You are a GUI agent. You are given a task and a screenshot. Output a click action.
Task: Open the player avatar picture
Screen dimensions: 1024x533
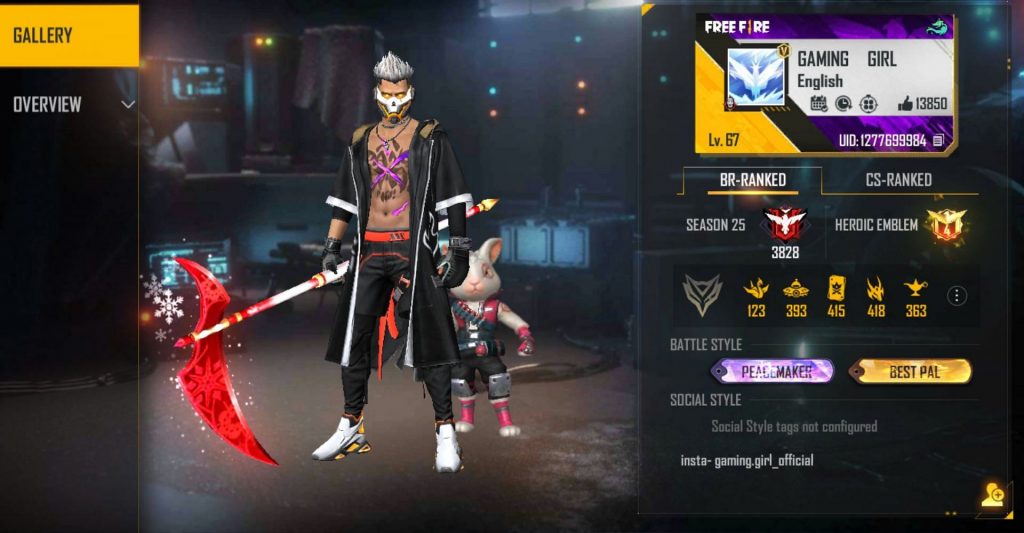(x=754, y=80)
